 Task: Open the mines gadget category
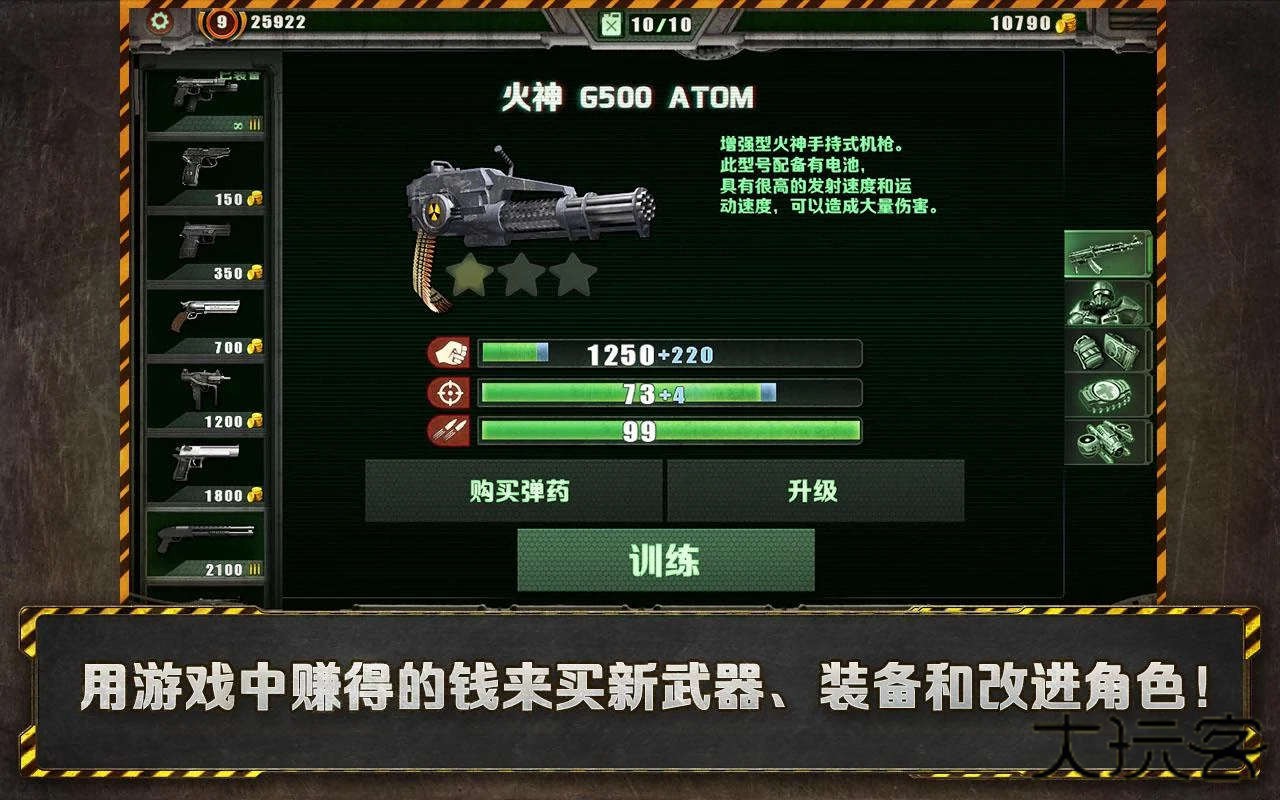[1106, 394]
